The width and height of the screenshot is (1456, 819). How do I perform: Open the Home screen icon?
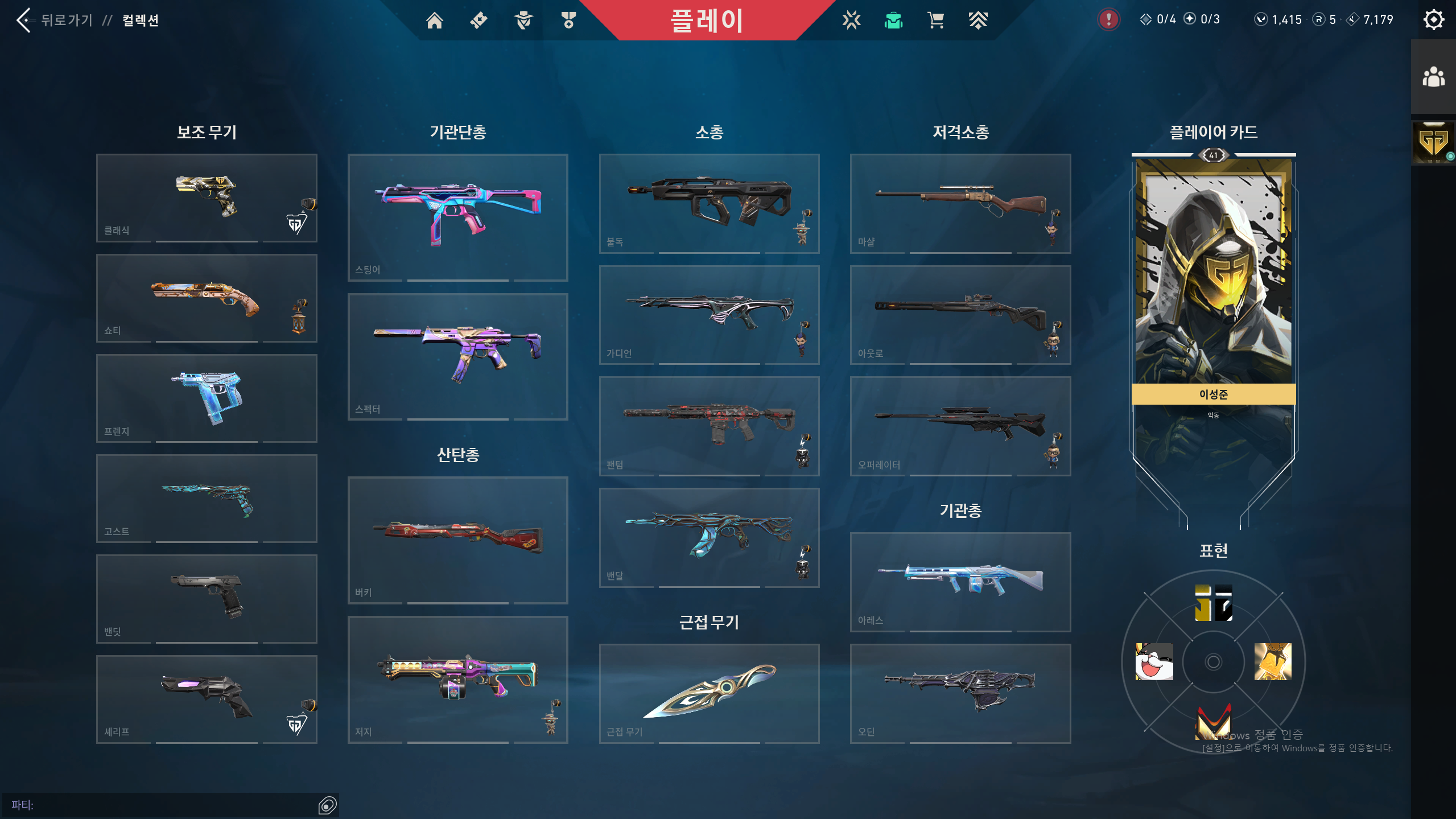tap(435, 20)
